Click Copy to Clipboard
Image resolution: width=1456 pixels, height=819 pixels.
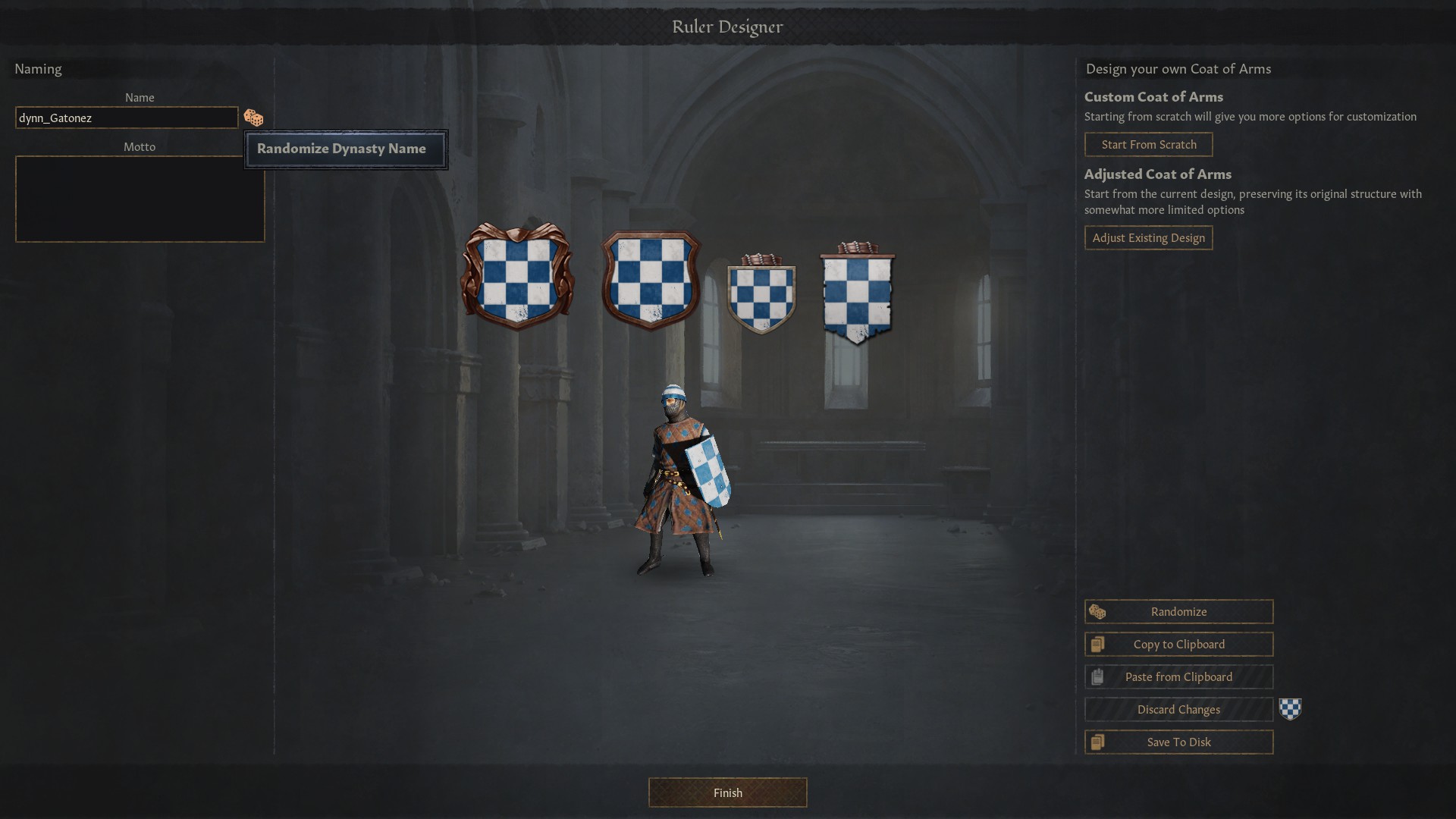[x=1178, y=644]
